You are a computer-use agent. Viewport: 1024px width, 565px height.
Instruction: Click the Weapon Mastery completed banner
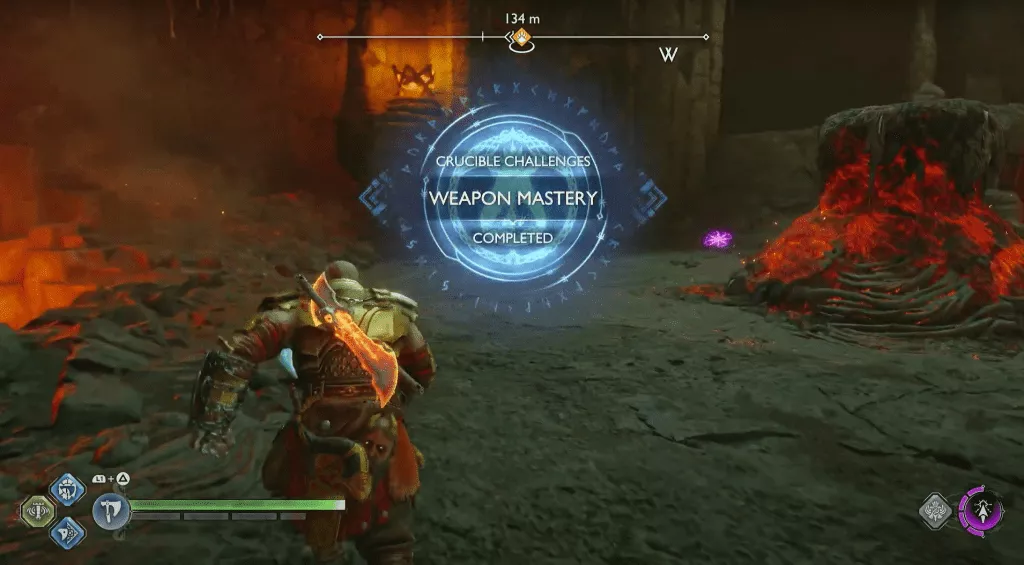click(513, 198)
